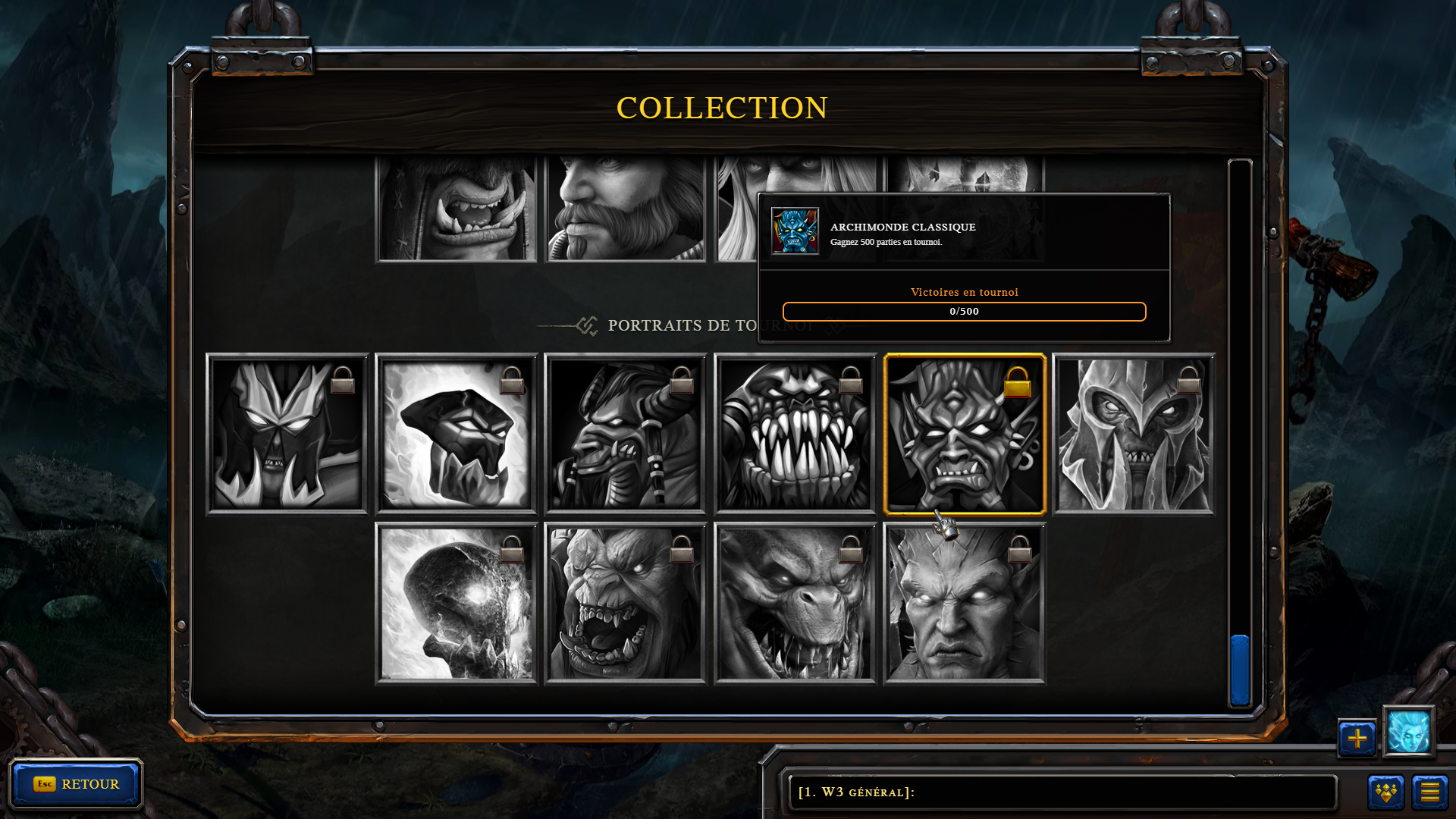Select the winged-helmet dreadlord portrait
Image resolution: width=1456 pixels, height=819 pixels.
tap(287, 434)
